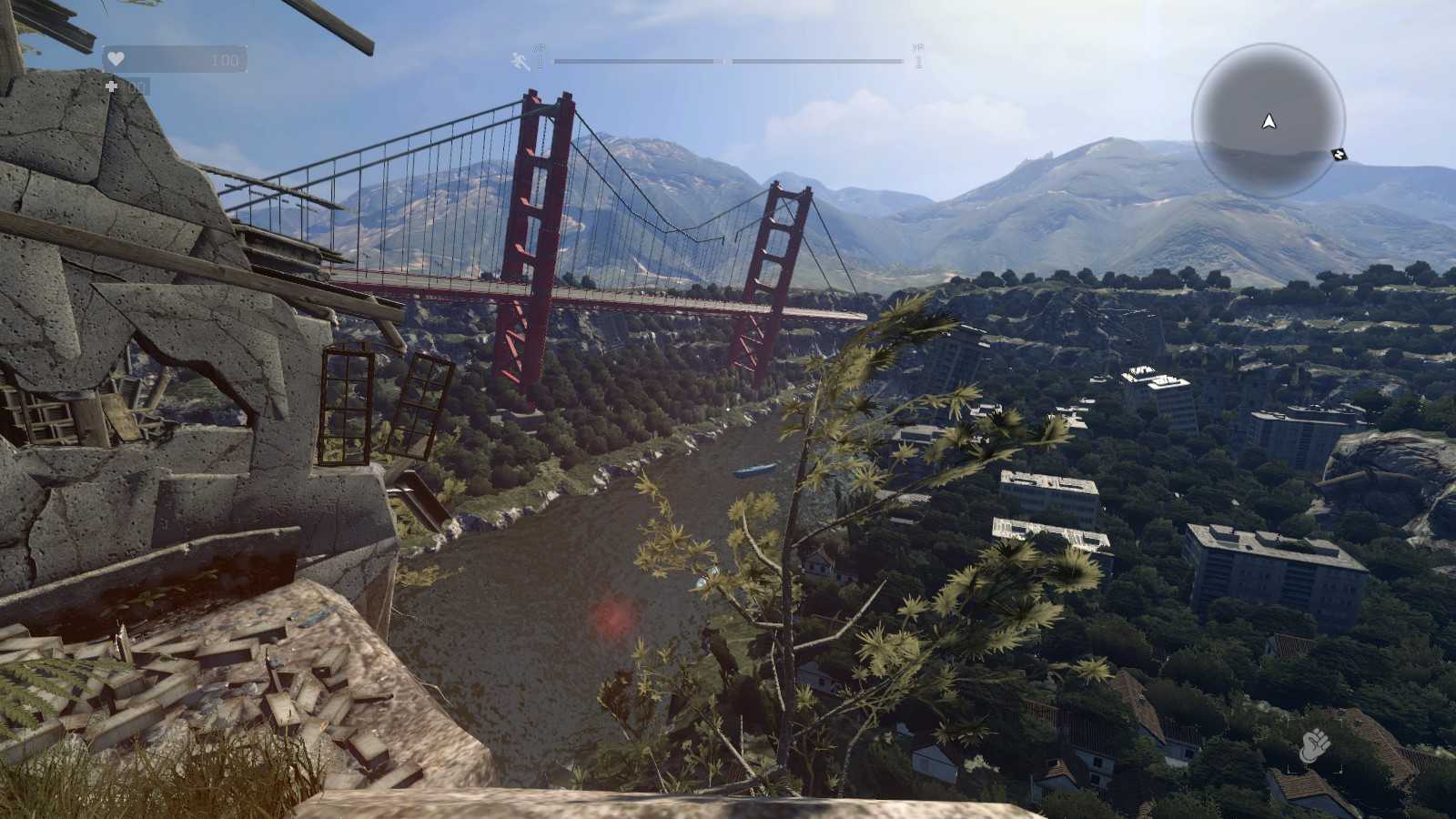The height and width of the screenshot is (819, 1456).
Task: Click the fist unarmed weapon icon
Action: [1314, 747]
